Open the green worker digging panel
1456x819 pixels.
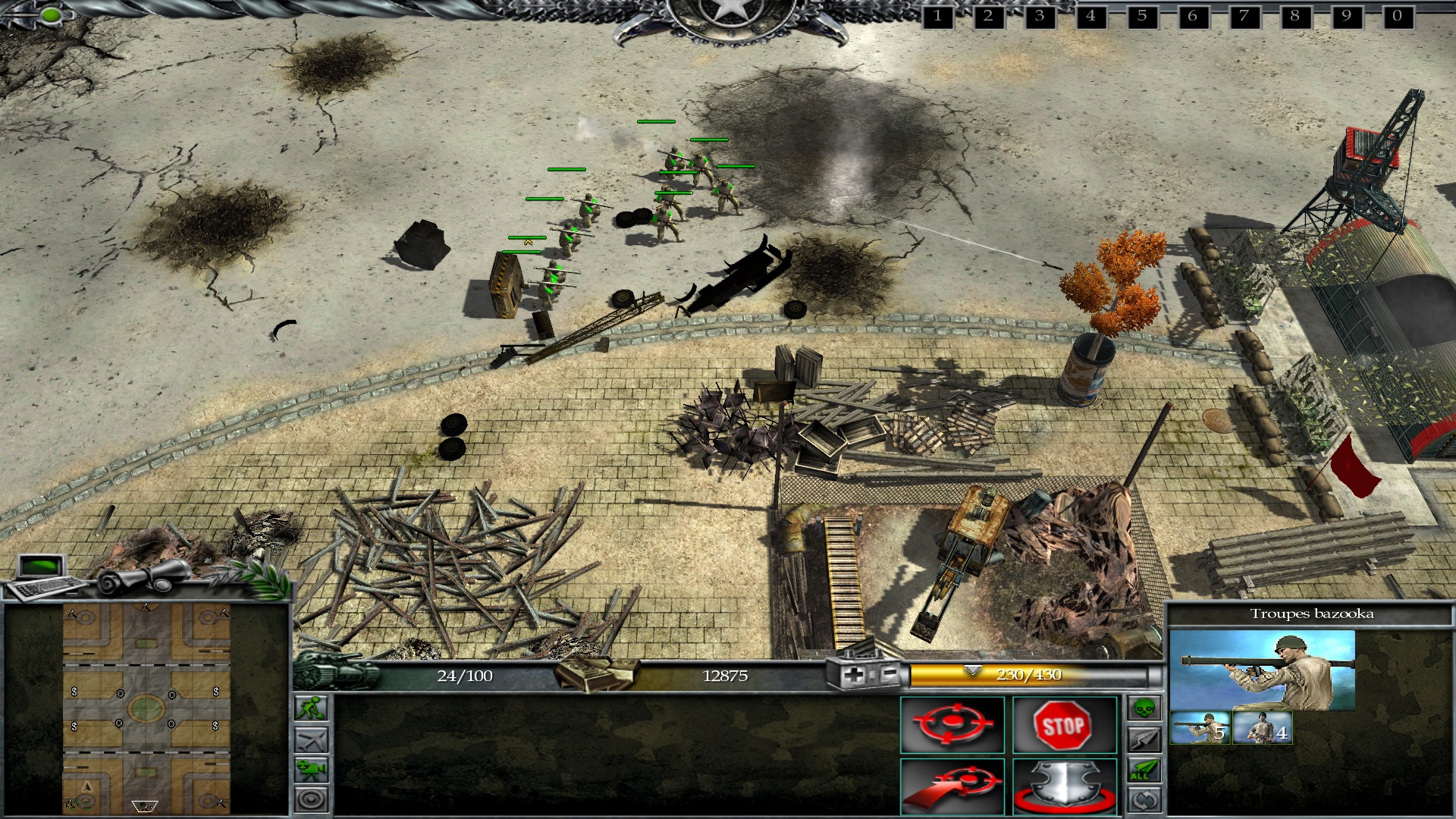click(x=312, y=708)
